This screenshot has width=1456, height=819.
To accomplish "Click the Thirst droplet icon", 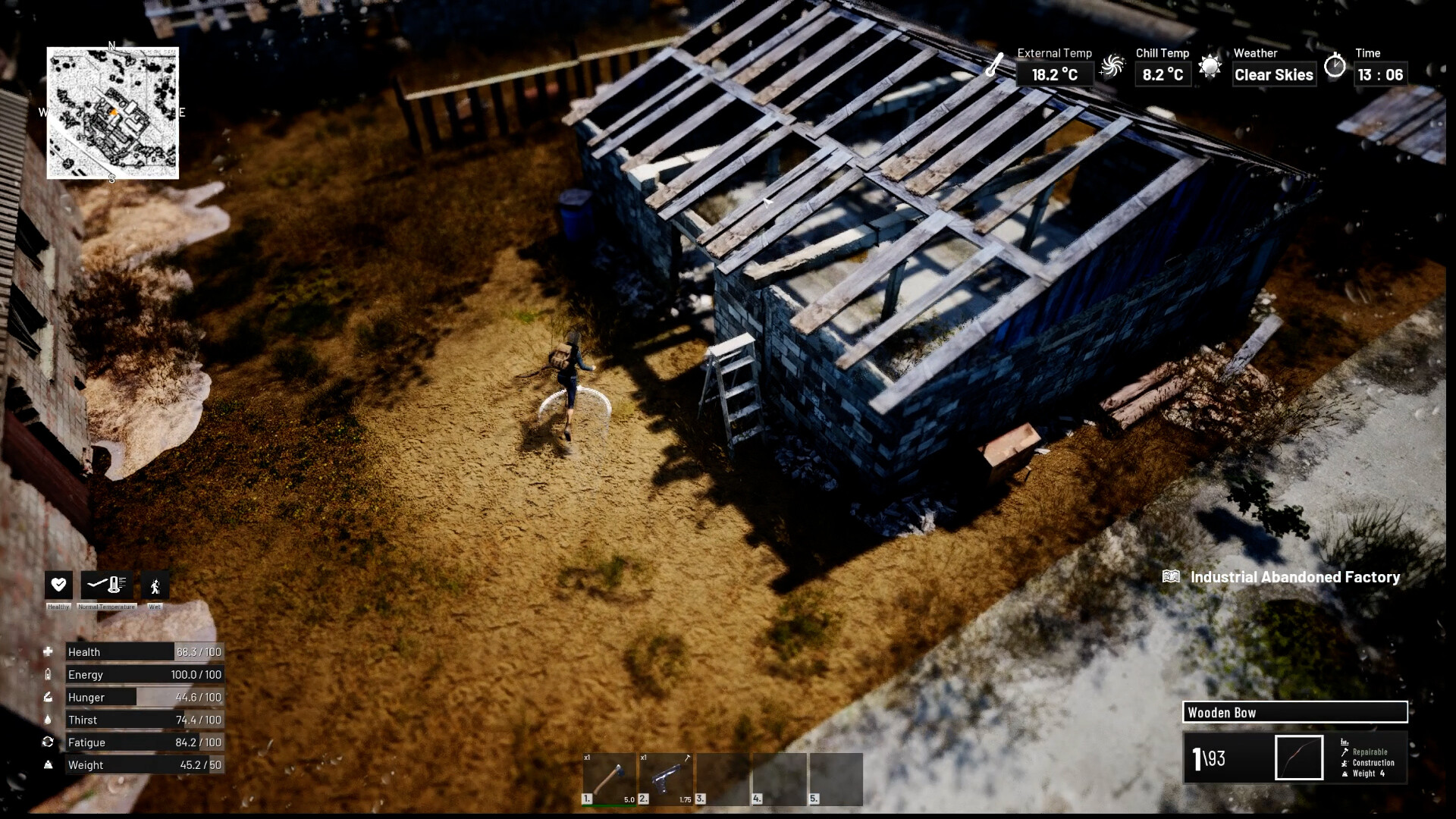I will coord(49,719).
